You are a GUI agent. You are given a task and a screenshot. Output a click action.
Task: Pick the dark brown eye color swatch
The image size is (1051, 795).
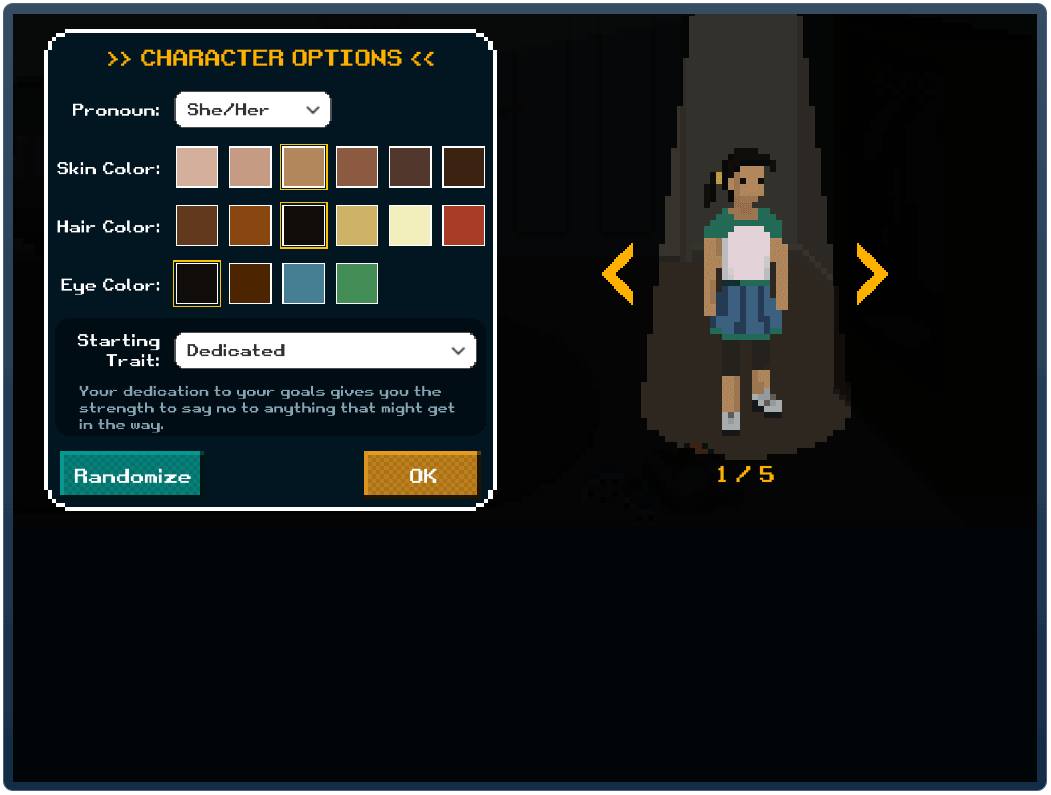(x=250, y=284)
